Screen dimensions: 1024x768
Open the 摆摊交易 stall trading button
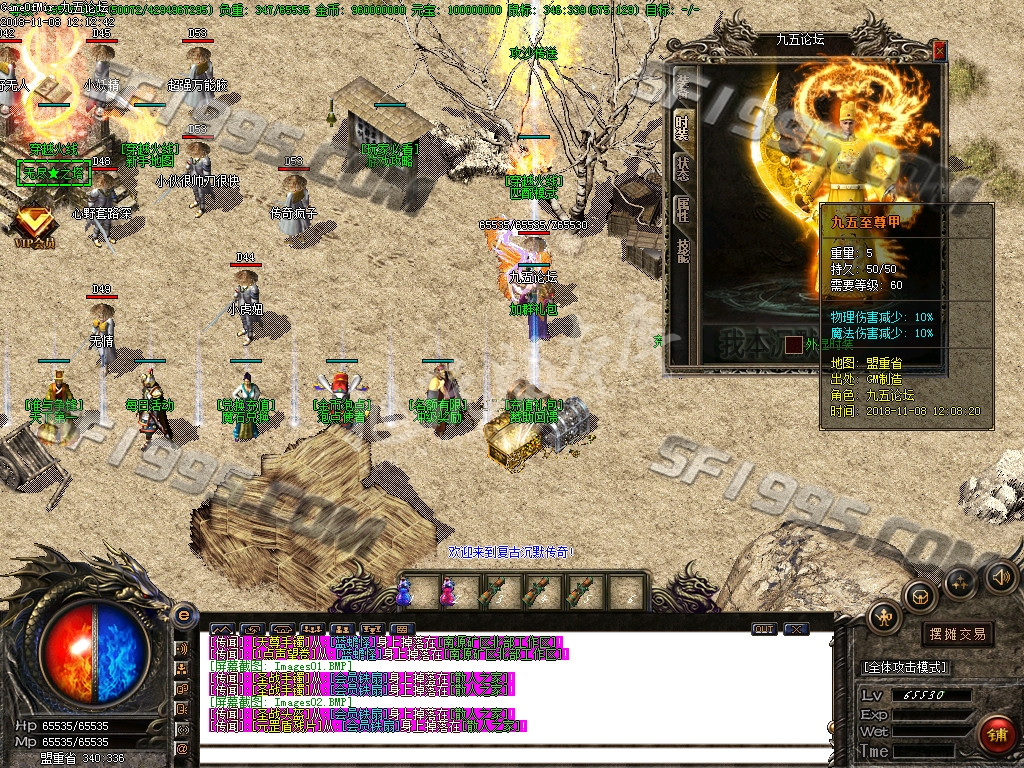(x=957, y=633)
